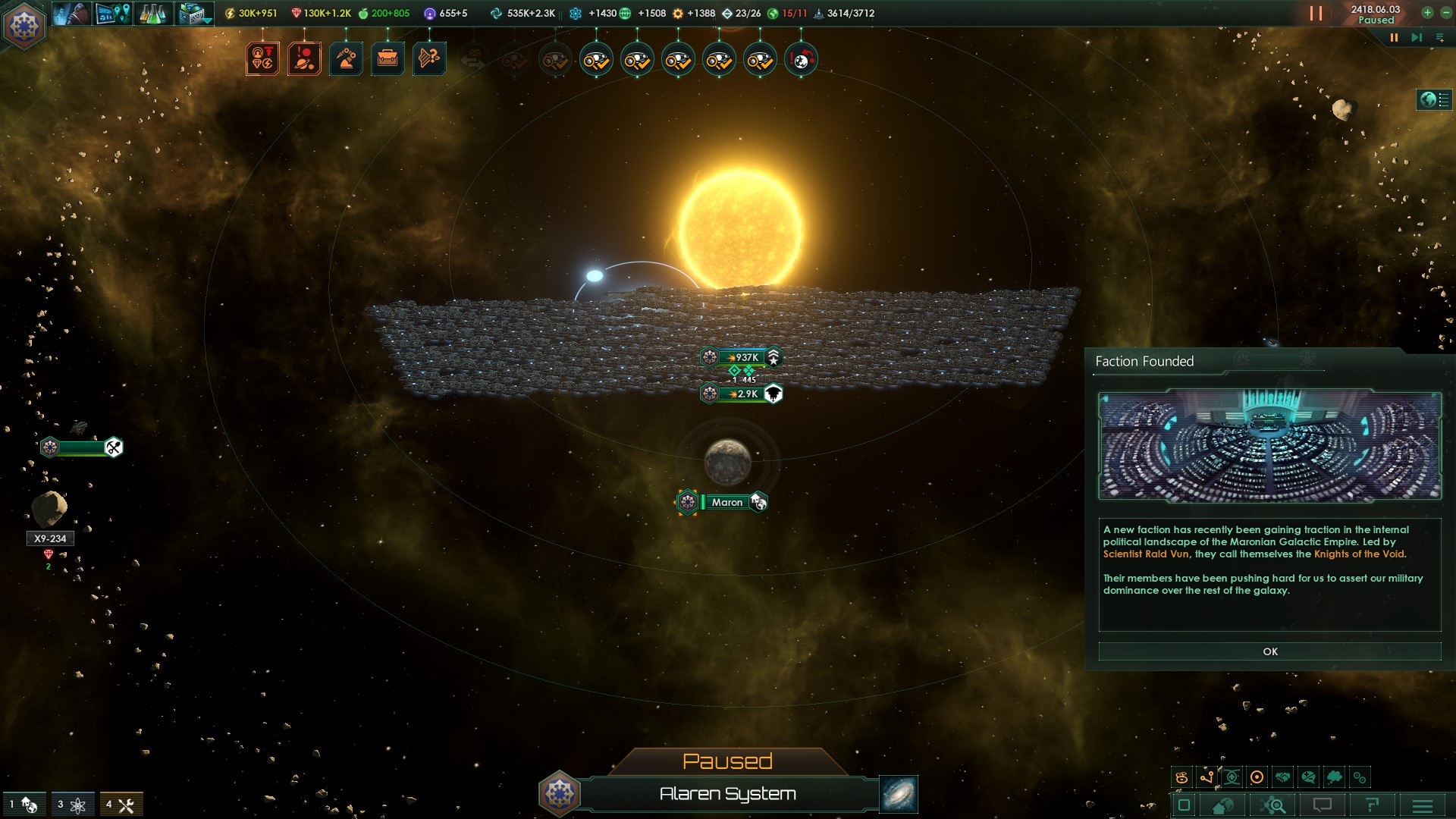Viewport: 1456px width, 819px height.
Task: Dismiss the Faction Founded popup with OK
Action: click(1269, 651)
